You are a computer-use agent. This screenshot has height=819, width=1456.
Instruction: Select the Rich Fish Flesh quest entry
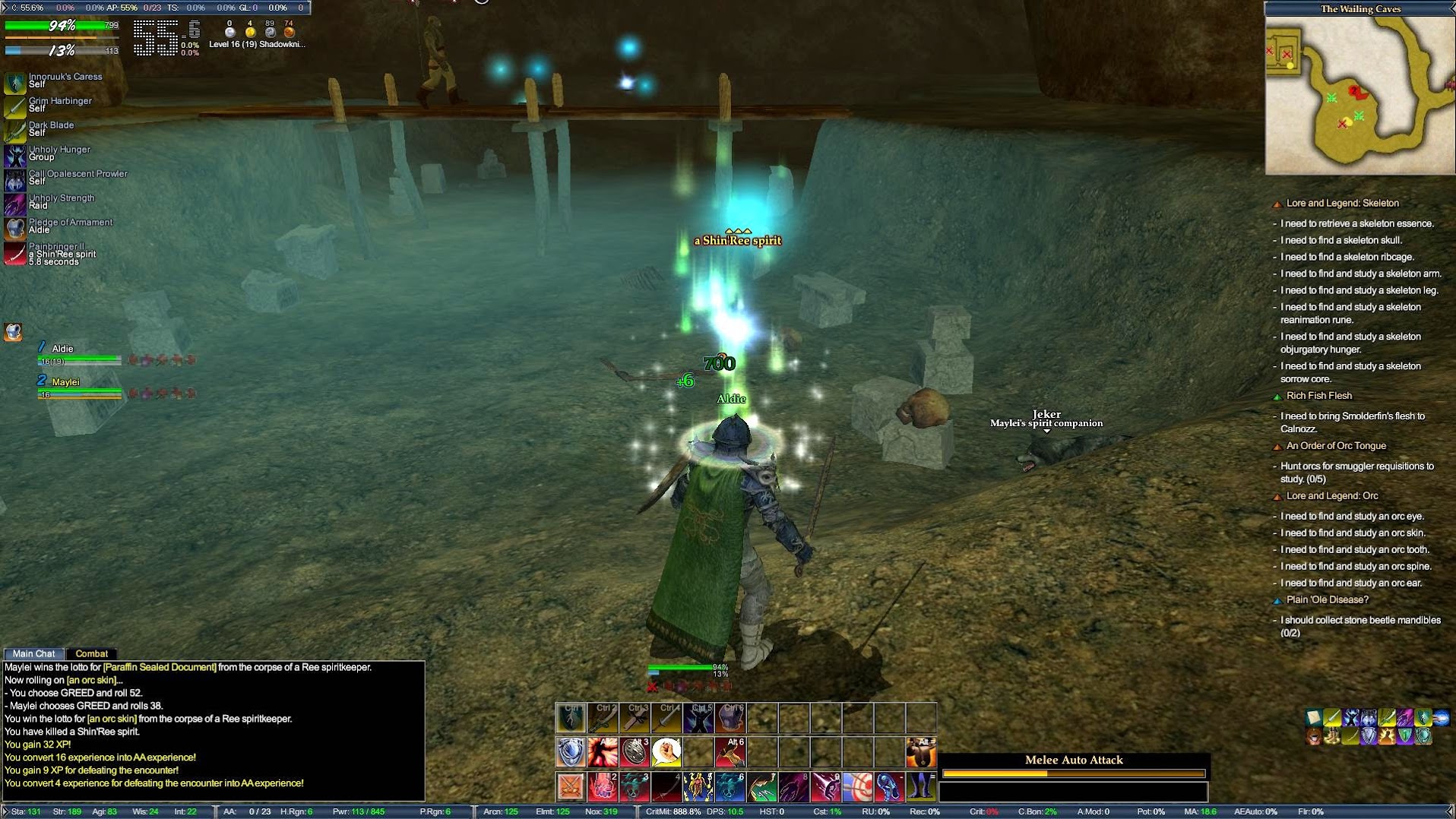(1318, 396)
